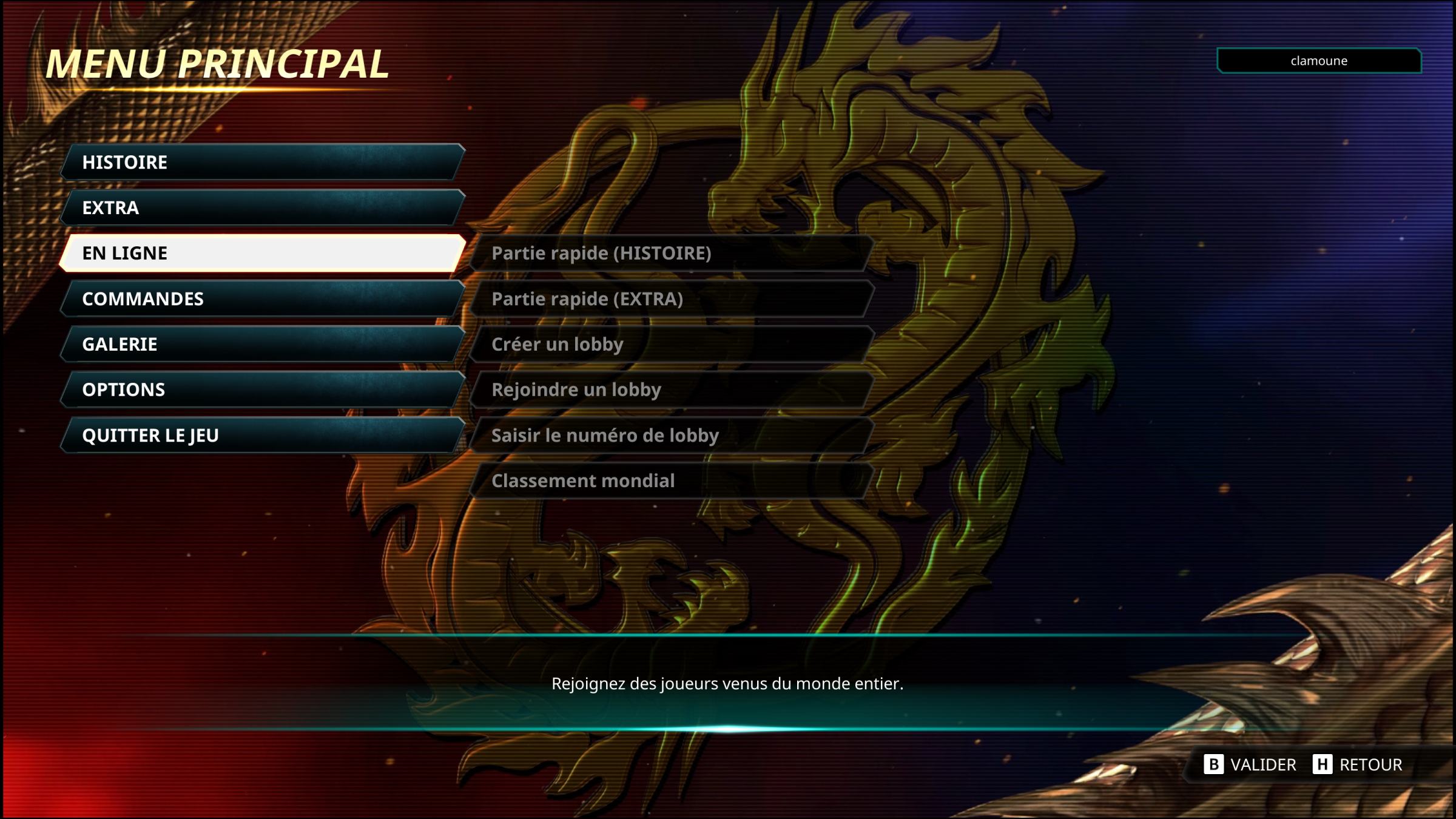Open the HISTOIRE menu entry
Viewport: 1456px width, 819px height.
(262, 162)
